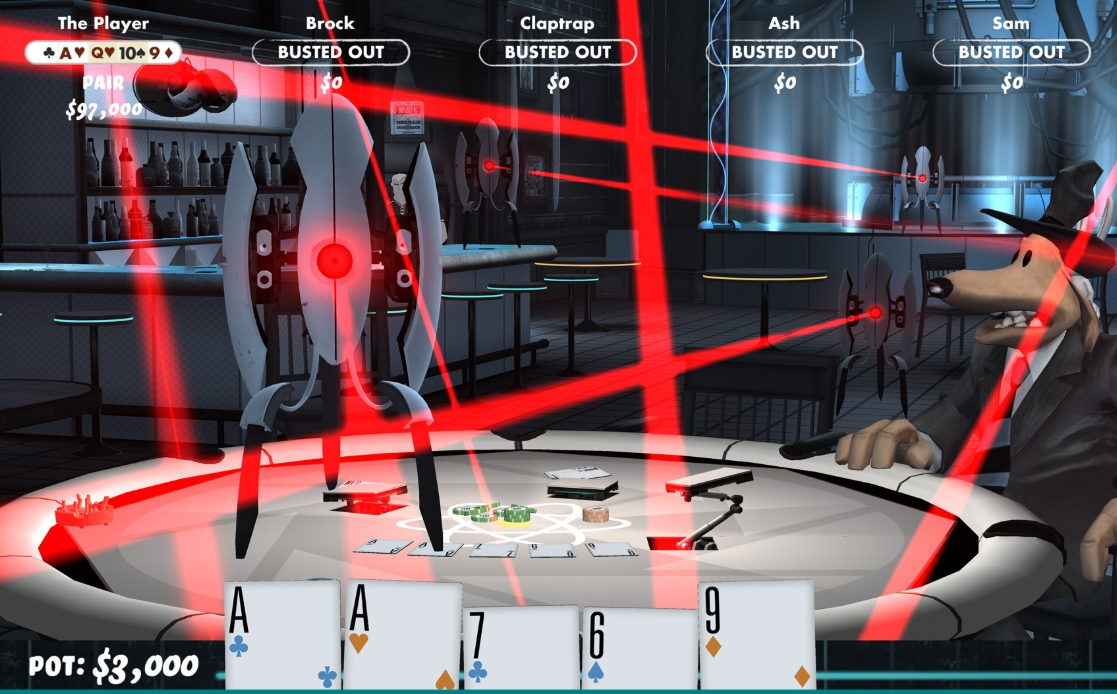Viewport: 1117px width, 694px height.
Task: Choose Ash's Busted Out panel
Action: [785, 52]
